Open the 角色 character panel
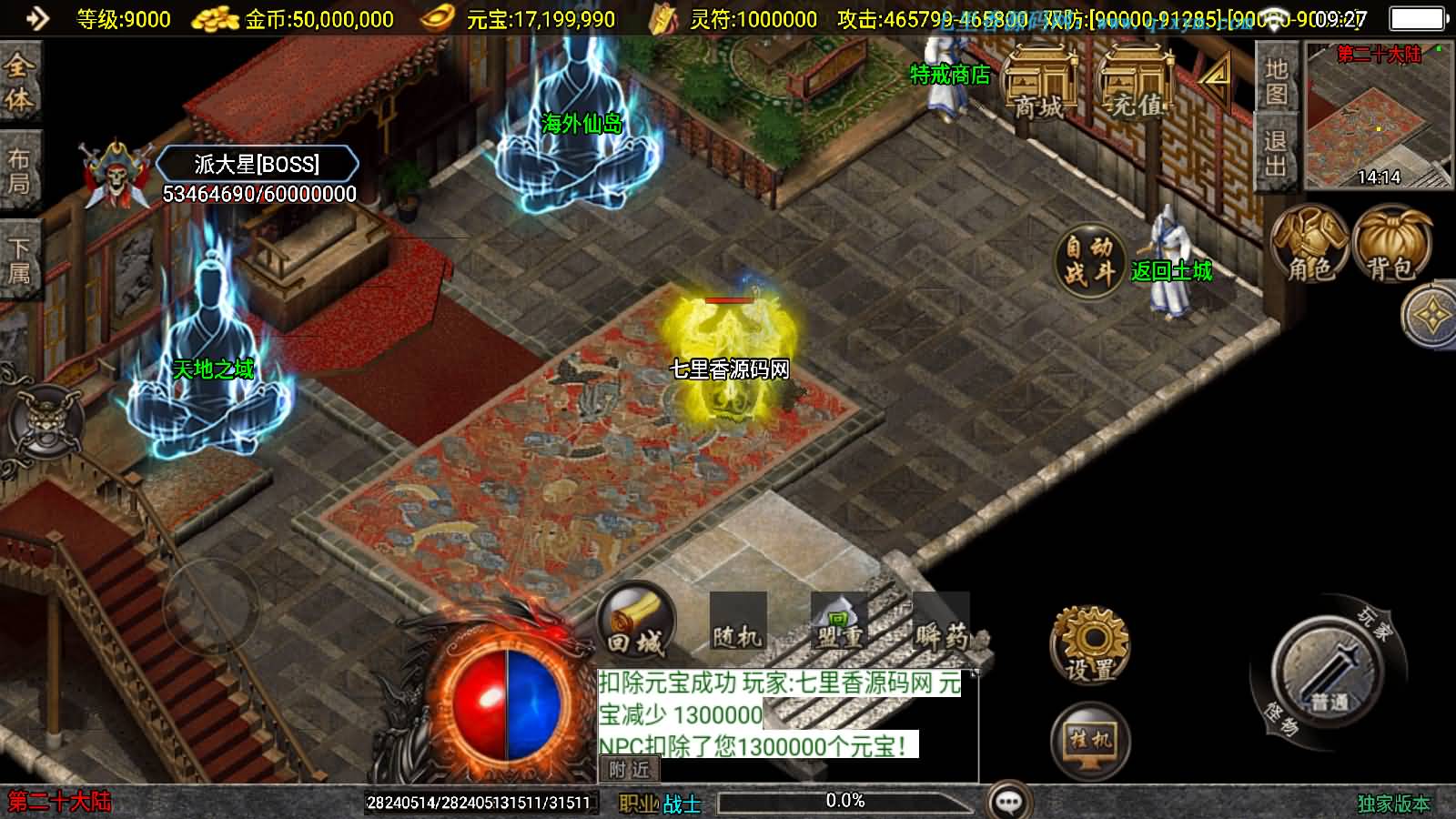The image size is (1456, 819). pos(1309,243)
